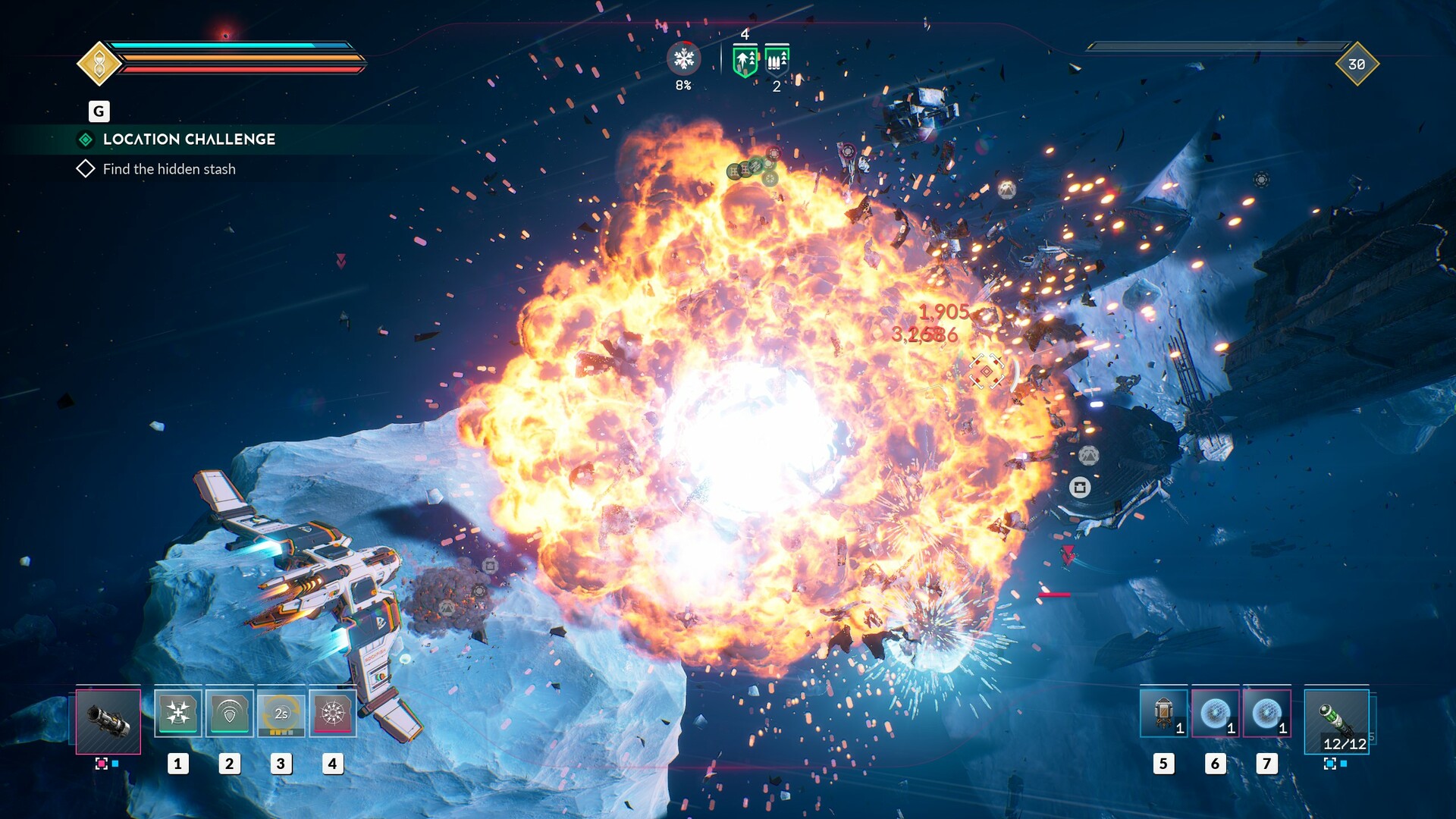This screenshot has width=1456, height=819.
Task: Toggle the green speed boost buff shield
Action: pyautogui.click(x=744, y=58)
